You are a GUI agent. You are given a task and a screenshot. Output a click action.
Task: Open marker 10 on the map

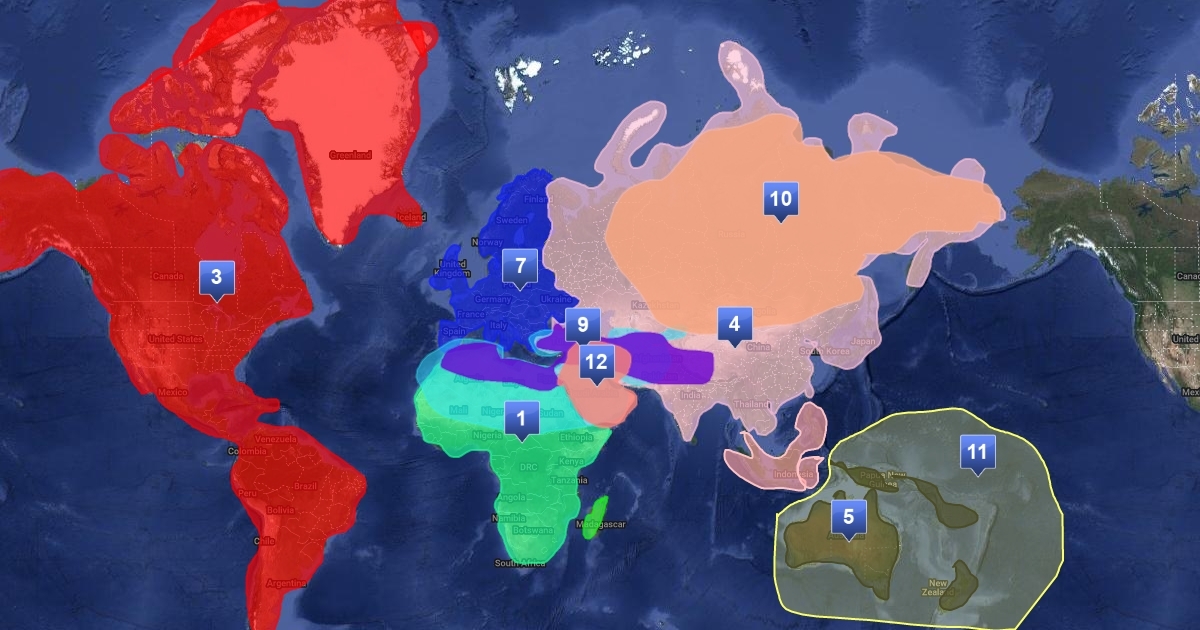(x=779, y=199)
